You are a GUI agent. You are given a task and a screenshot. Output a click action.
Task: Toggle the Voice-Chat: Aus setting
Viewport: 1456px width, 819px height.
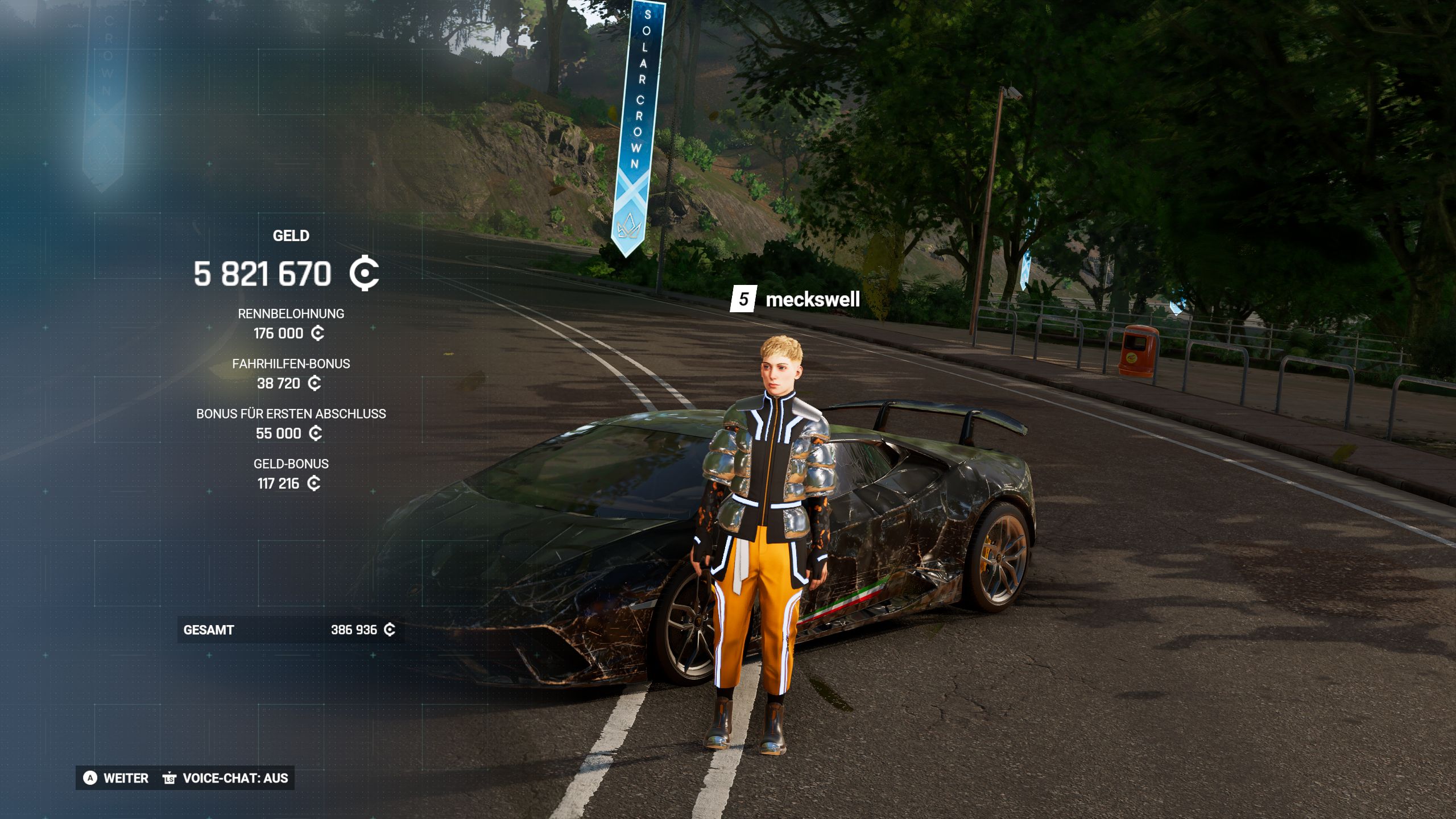point(226,778)
